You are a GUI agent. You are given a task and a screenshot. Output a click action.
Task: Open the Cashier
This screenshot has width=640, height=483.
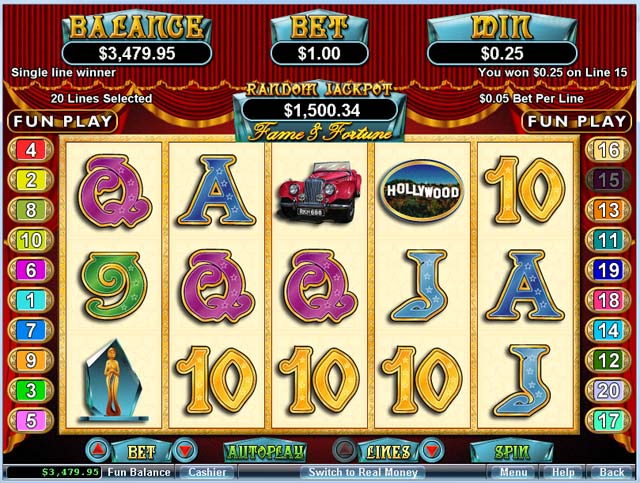click(x=207, y=472)
